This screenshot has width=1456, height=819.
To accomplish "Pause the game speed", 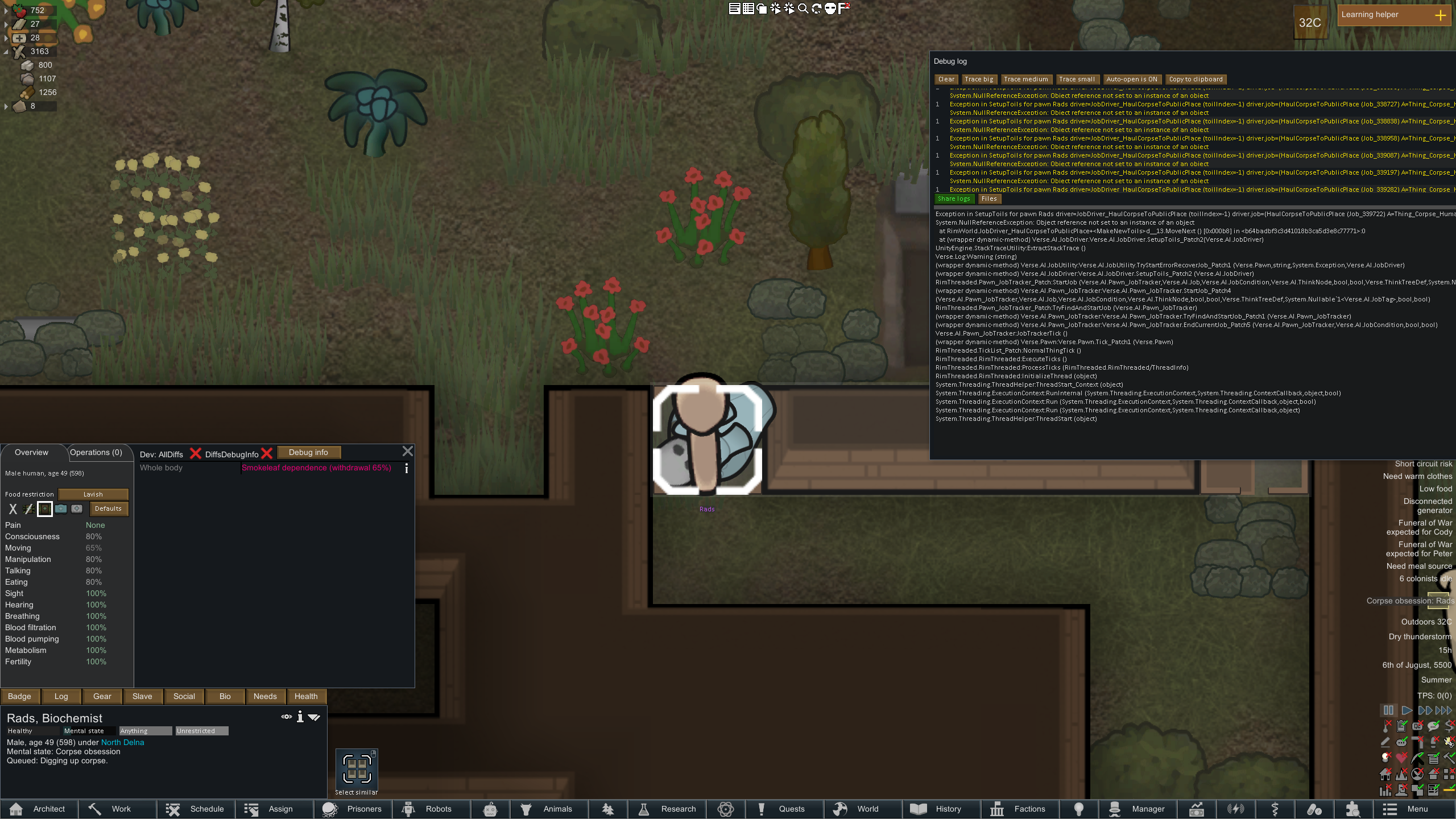I will point(1388,710).
